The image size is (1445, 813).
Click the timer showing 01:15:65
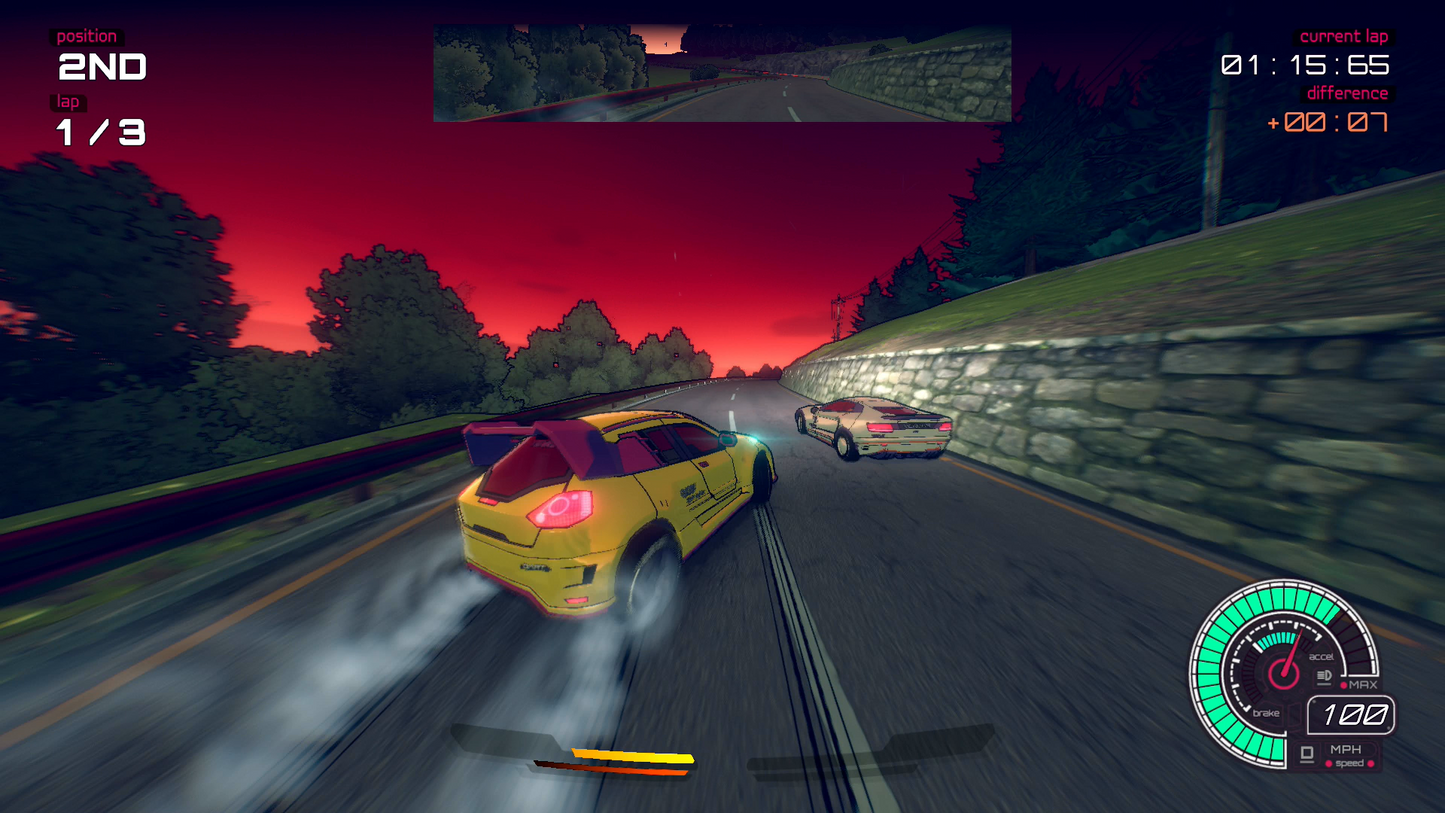pos(1303,64)
